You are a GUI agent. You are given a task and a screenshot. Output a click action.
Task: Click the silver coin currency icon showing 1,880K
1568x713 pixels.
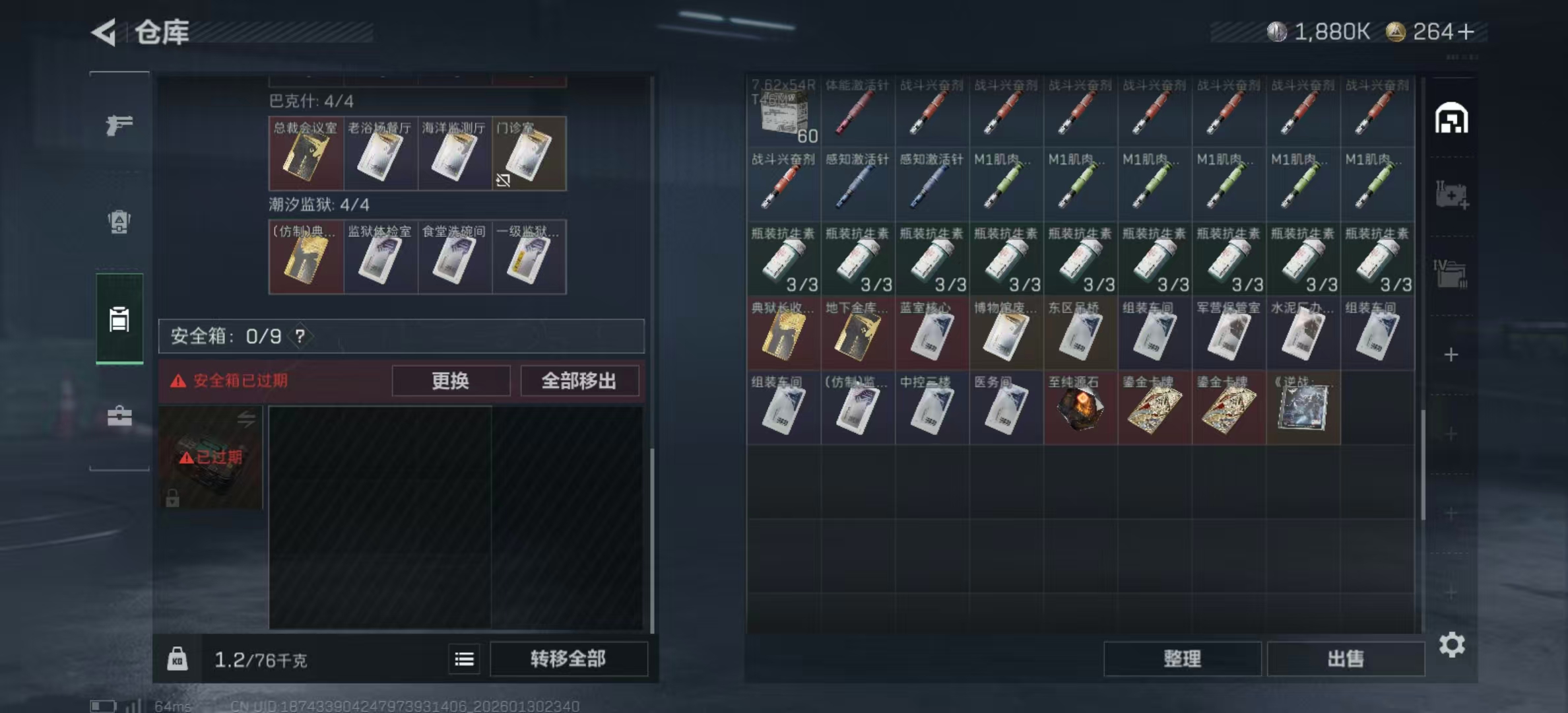(1278, 29)
